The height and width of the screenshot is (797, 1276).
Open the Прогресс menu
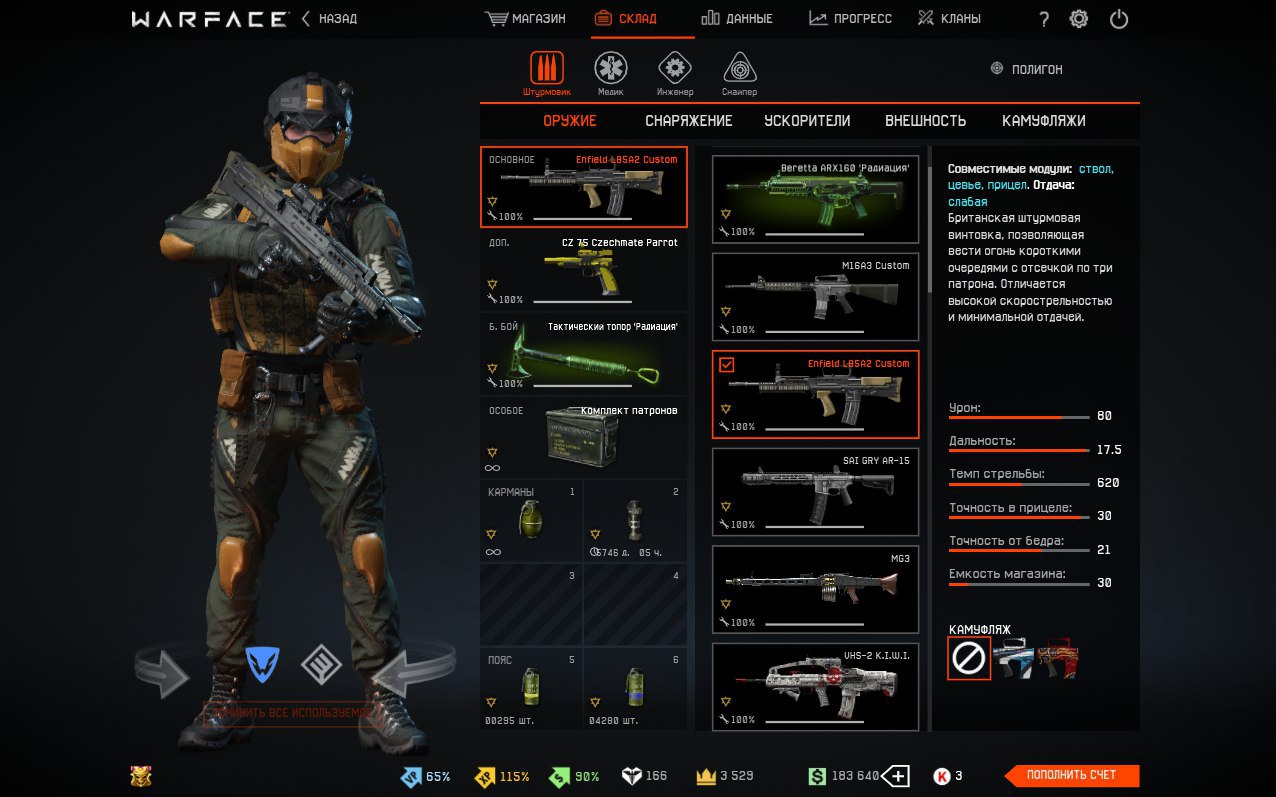tap(850, 19)
